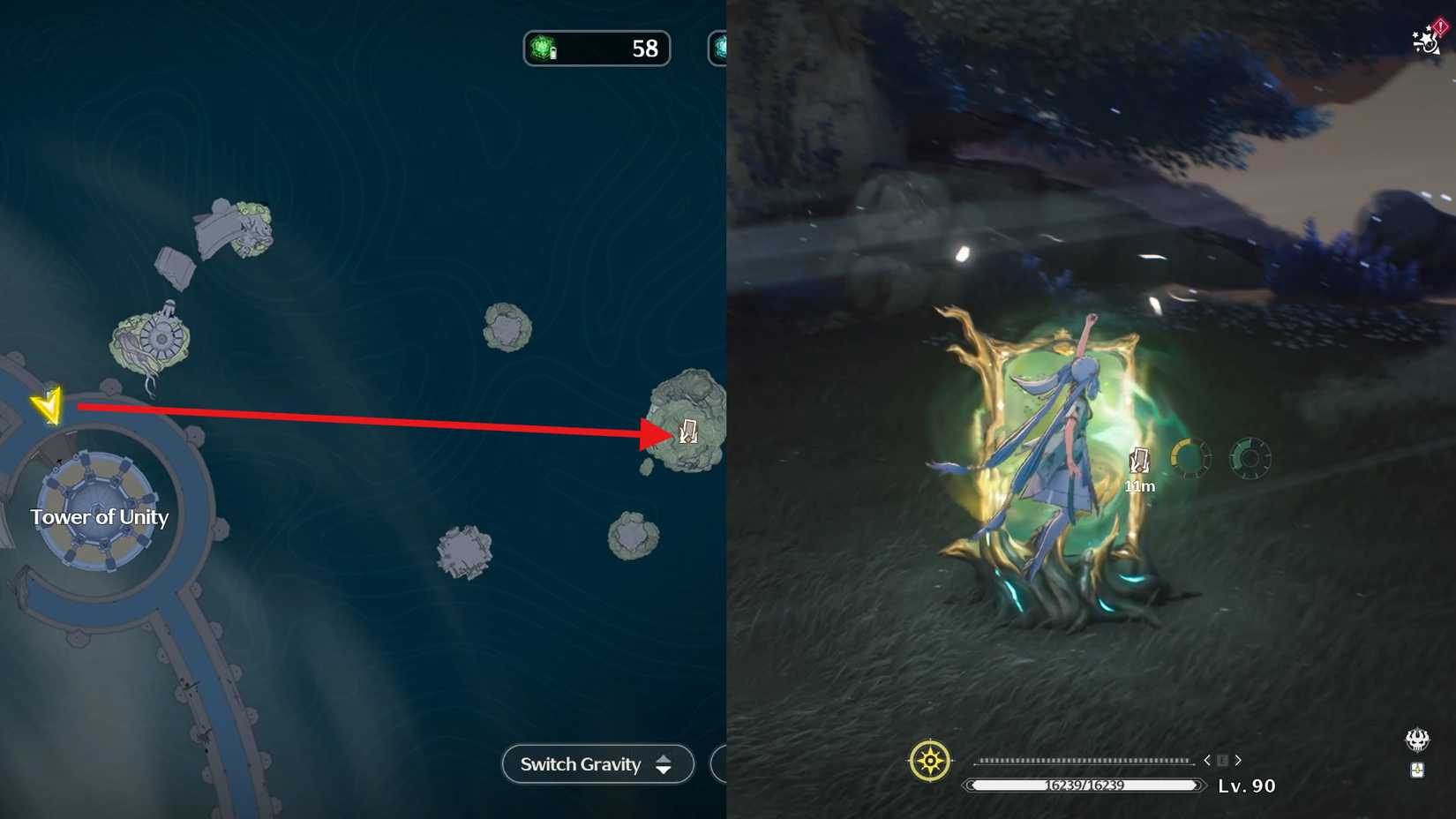
Task: Click the 58 currency counter display
Action: [x=643, y=49]
